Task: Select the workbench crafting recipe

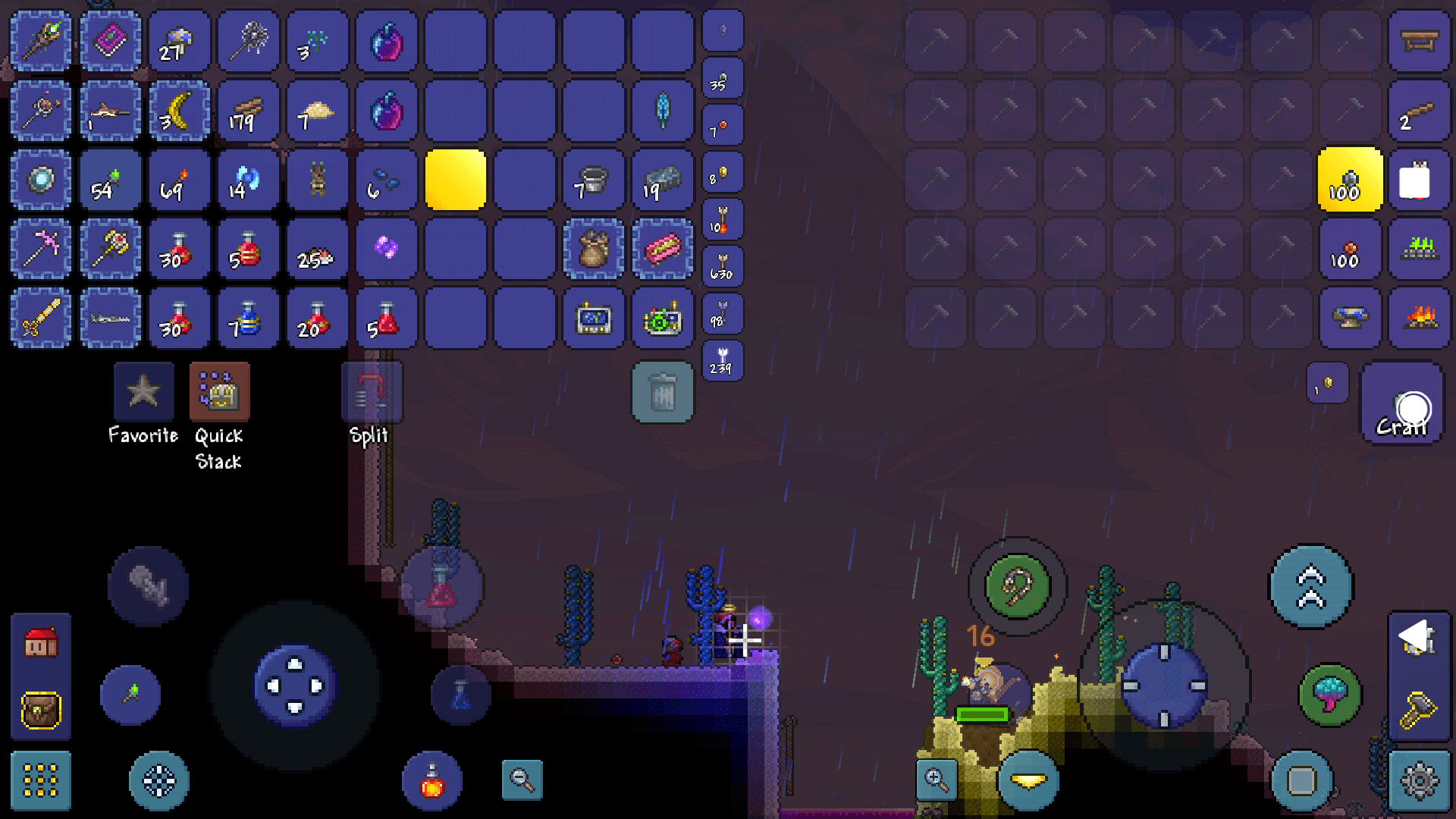Action: (x=1420, y=40)
